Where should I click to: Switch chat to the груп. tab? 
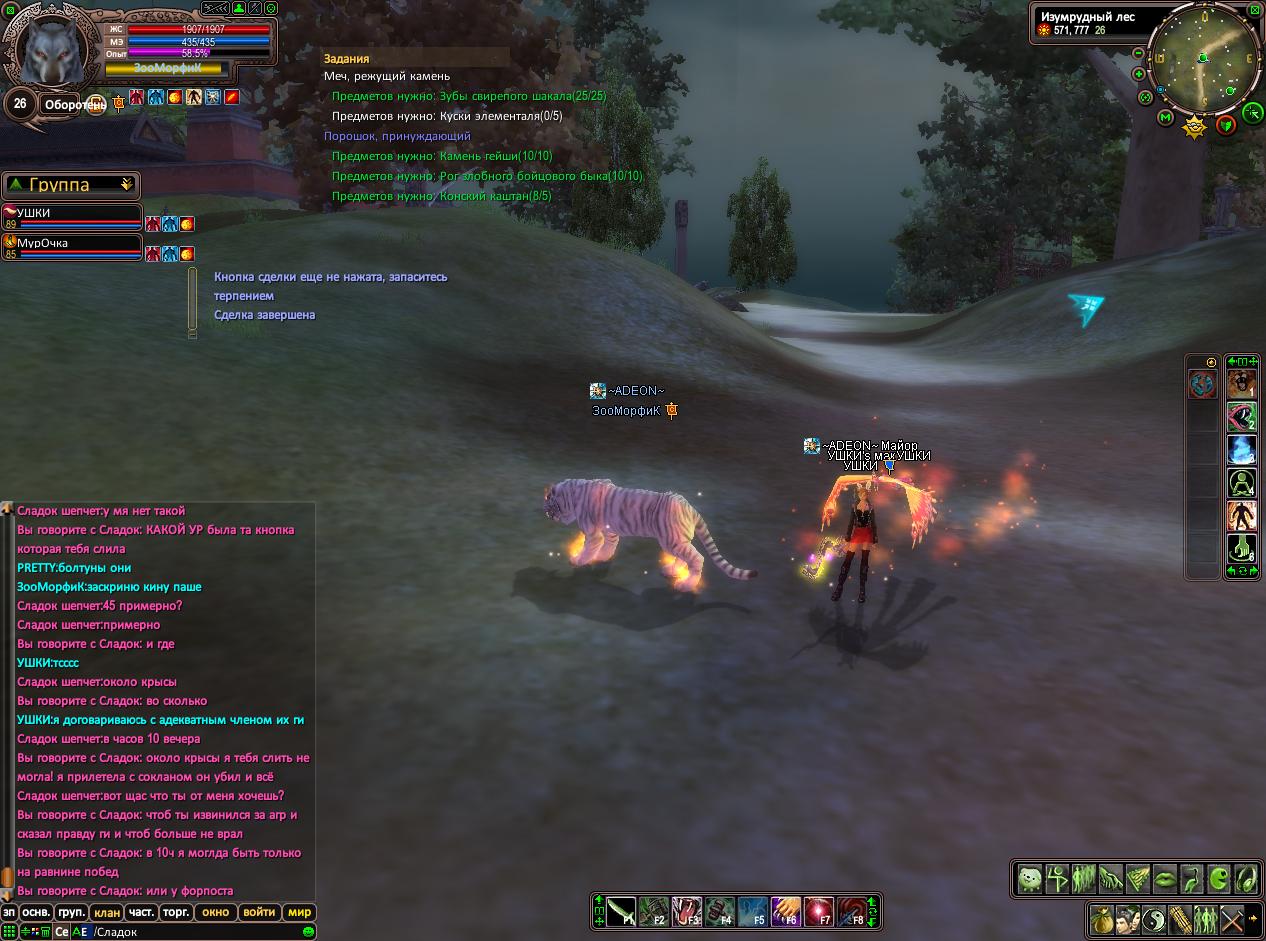[x=70, y=912]
